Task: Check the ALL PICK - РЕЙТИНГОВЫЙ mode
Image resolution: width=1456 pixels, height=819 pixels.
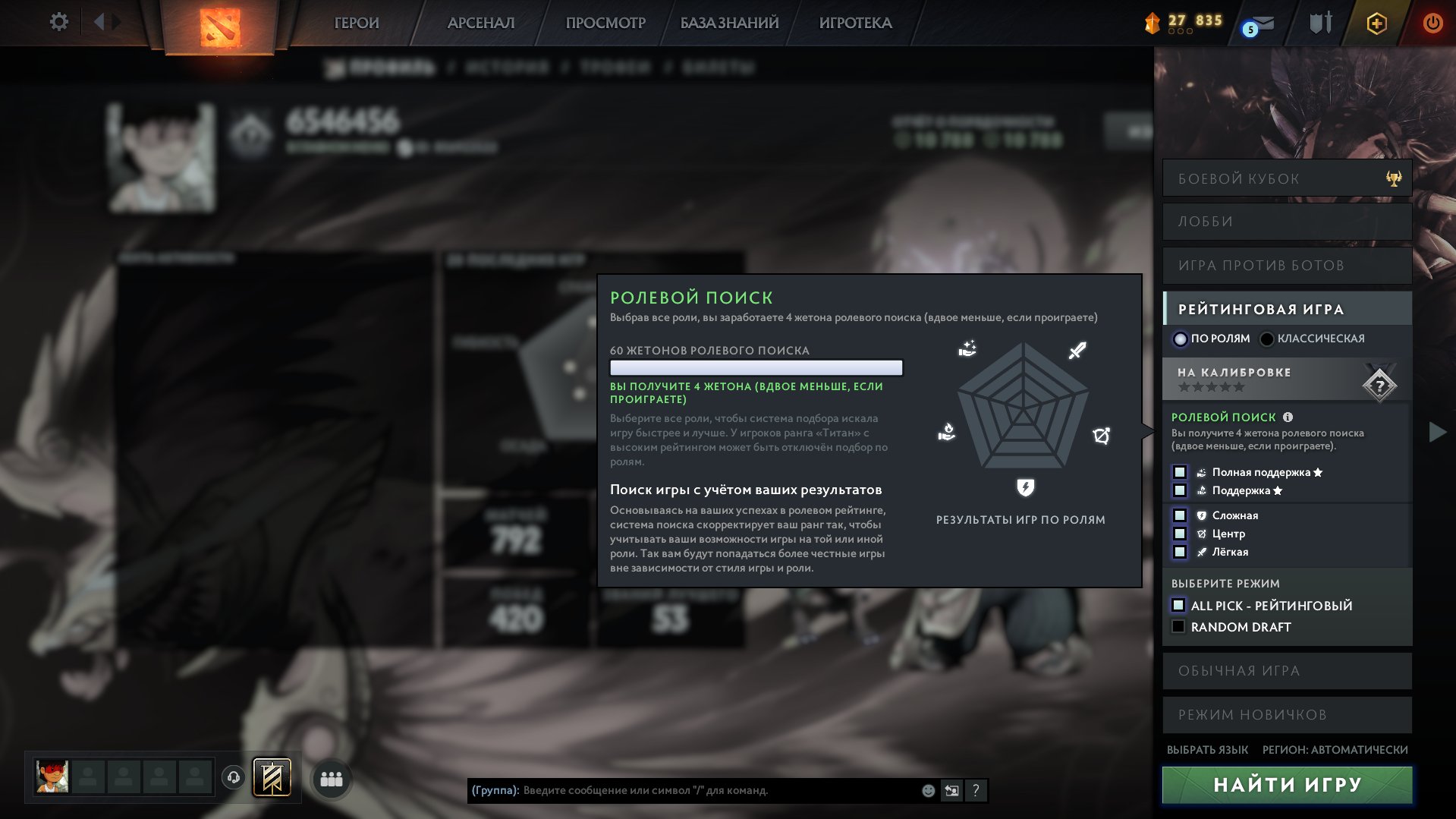Action: [x=1178, y=606]
